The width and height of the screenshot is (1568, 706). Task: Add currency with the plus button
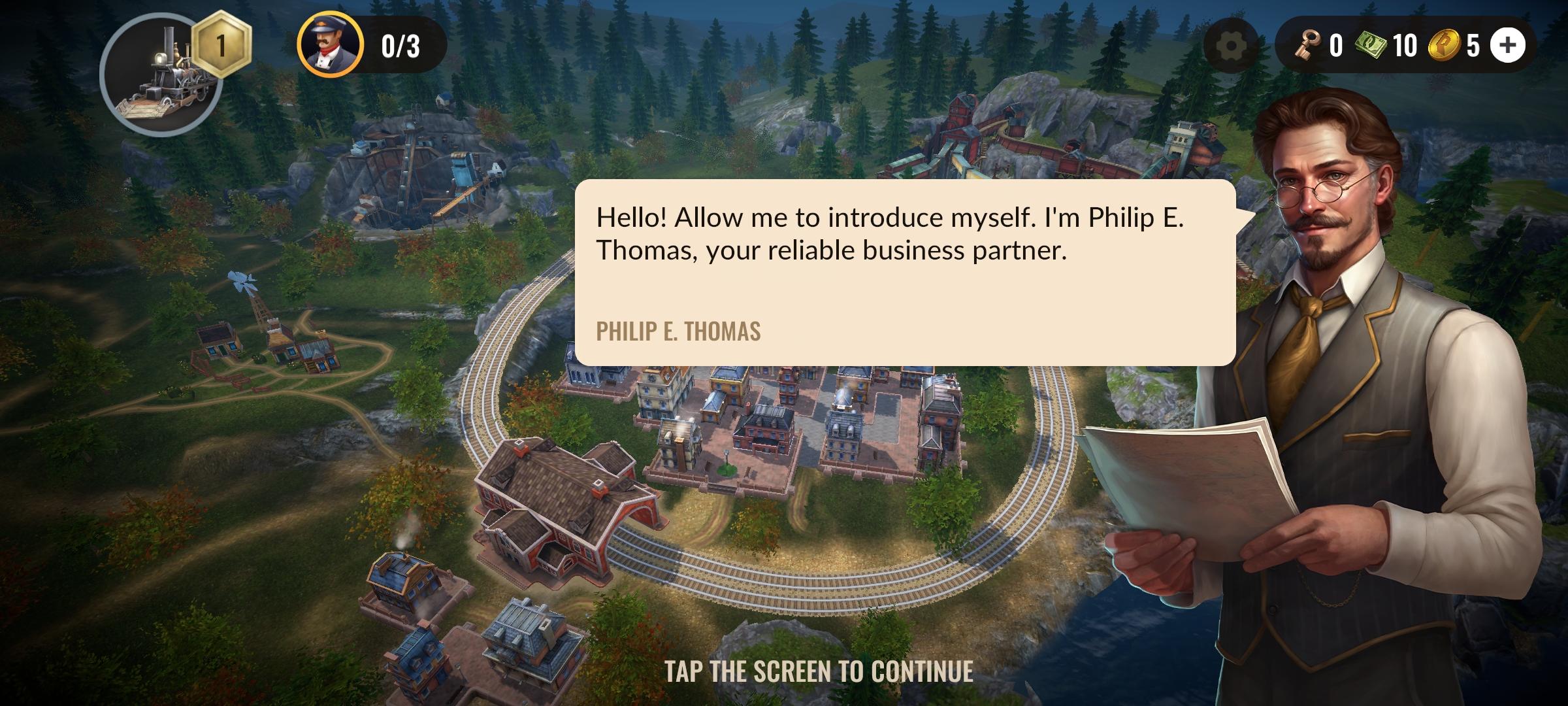pos(1508,45)
